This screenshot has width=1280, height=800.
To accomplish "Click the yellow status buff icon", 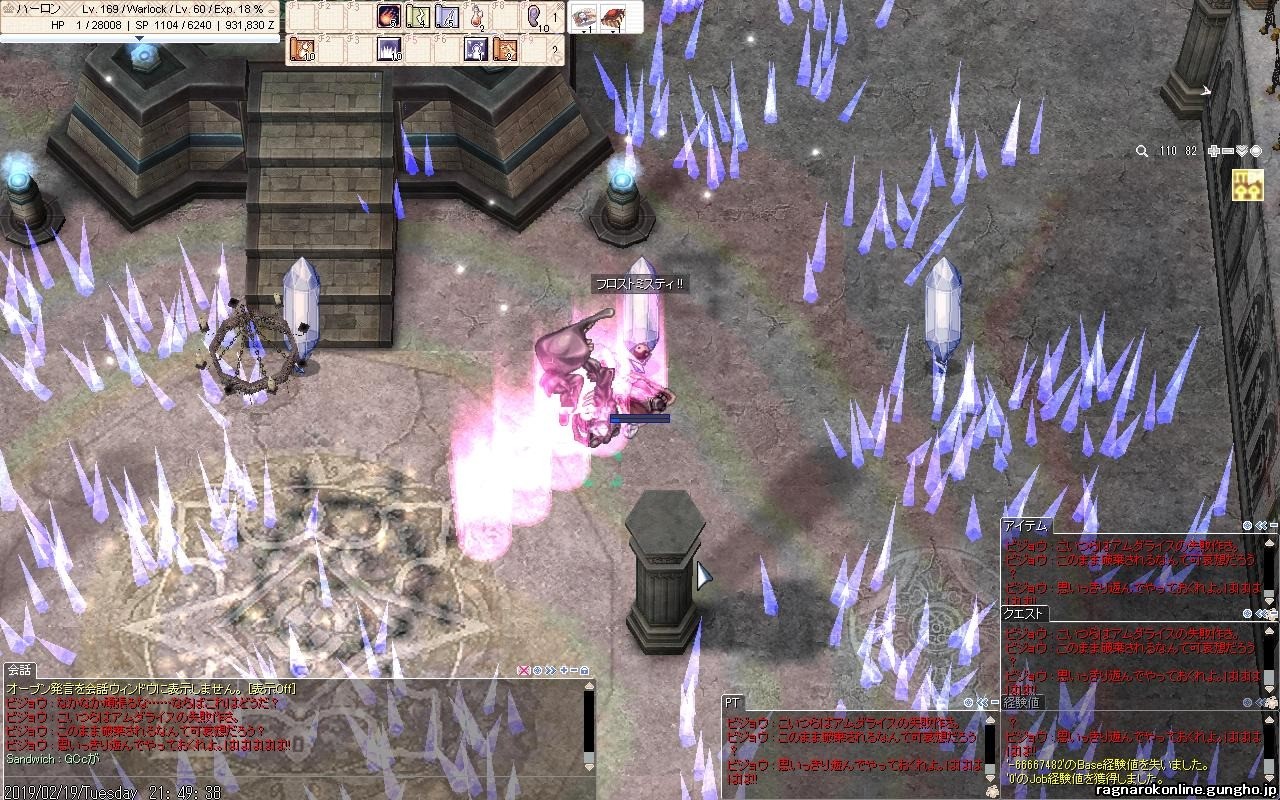I will tap(1247, 185).
